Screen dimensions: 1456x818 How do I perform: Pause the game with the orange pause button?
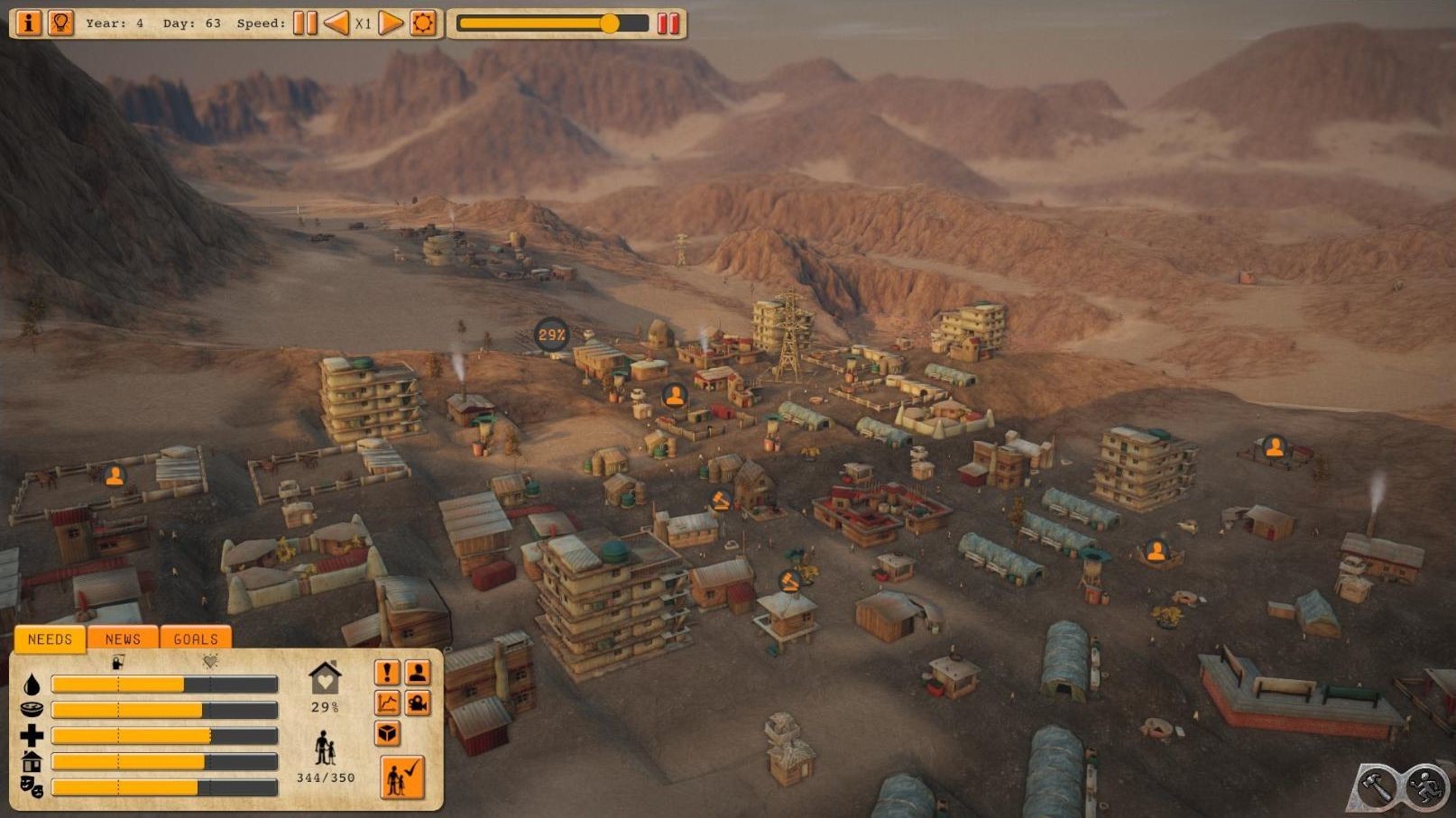coord(305,23)
